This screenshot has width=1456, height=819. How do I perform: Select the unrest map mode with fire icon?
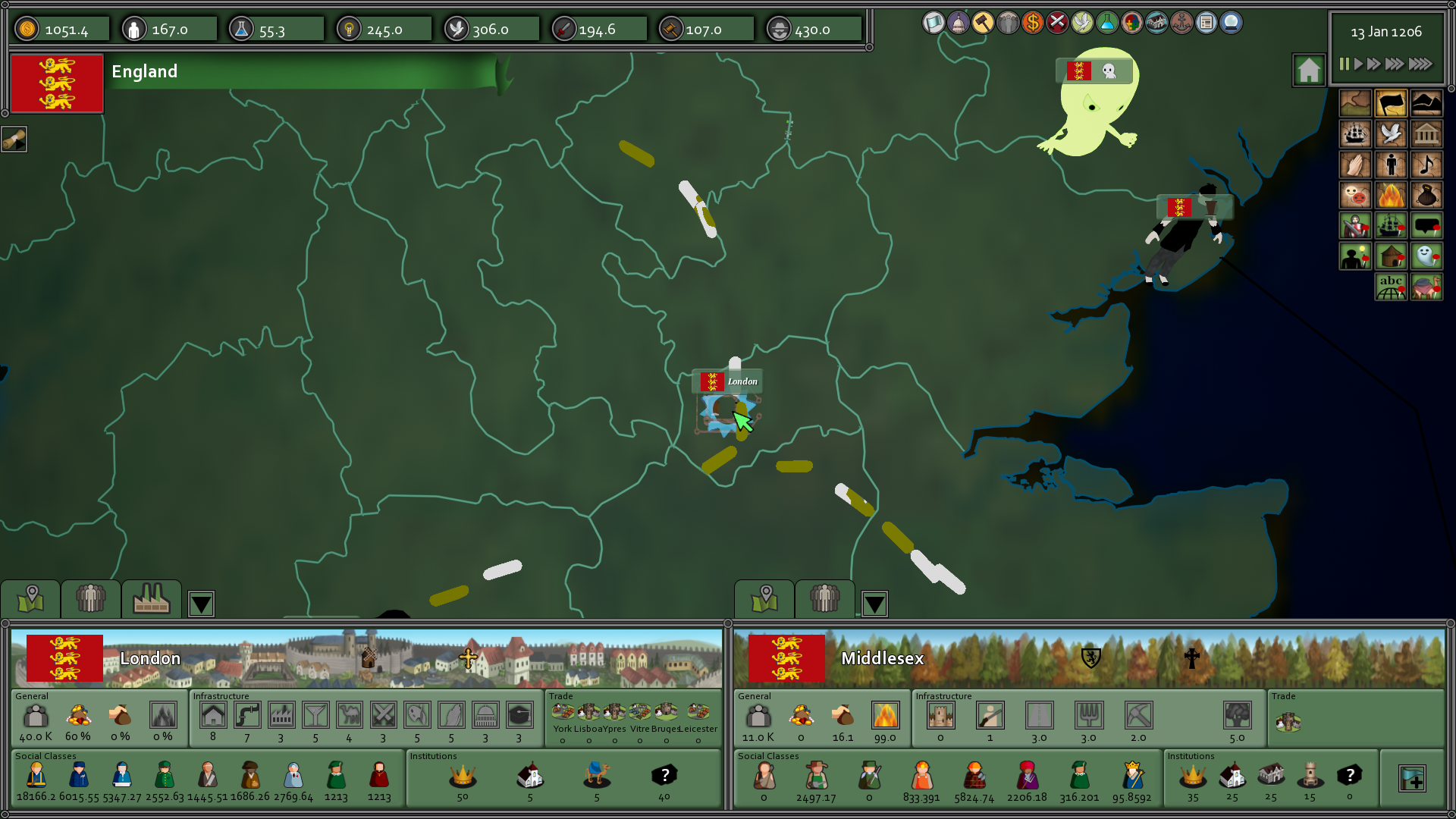coord(1392,194)
